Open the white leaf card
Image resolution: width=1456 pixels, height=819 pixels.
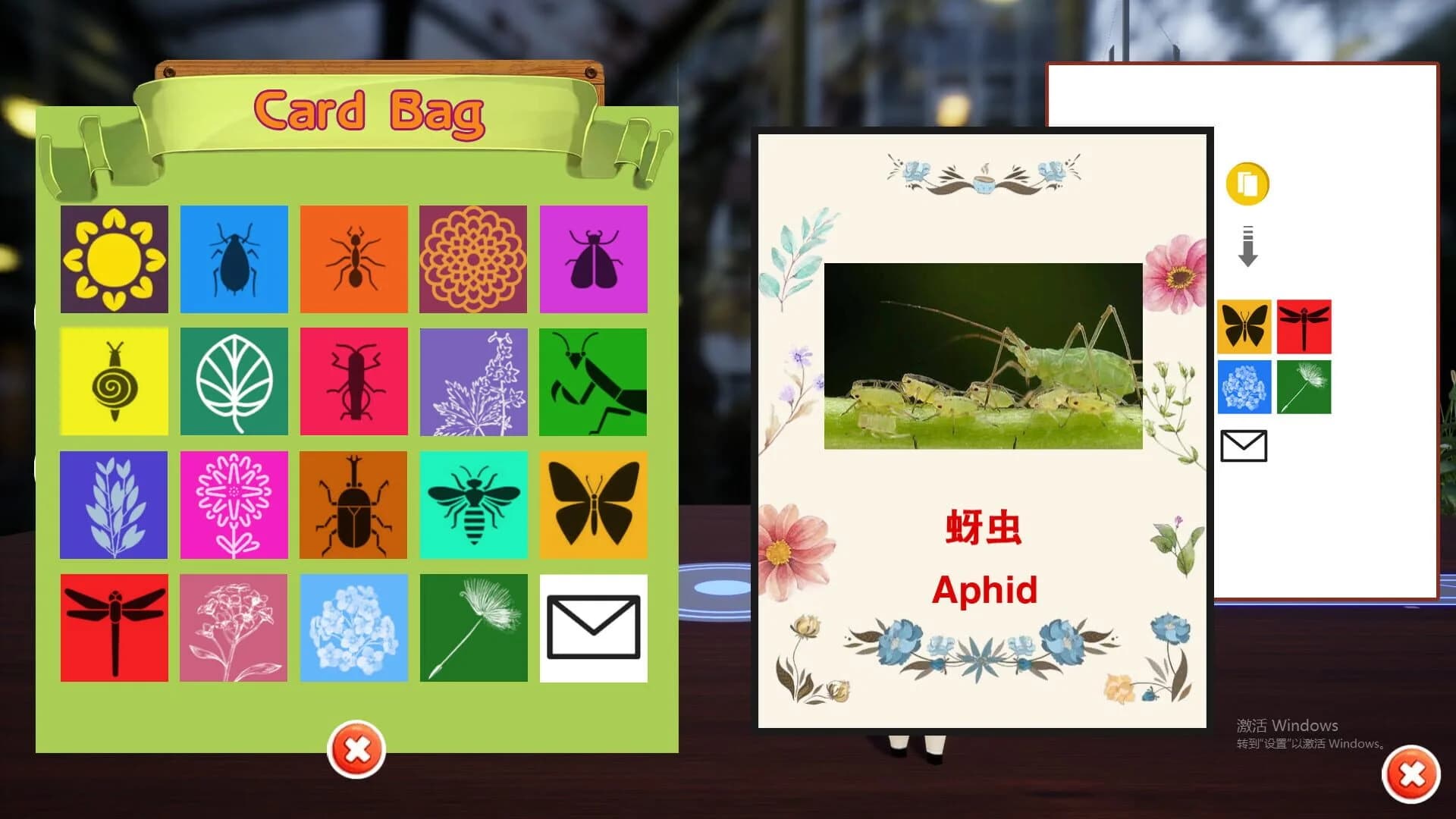click(x=234, y=381)
